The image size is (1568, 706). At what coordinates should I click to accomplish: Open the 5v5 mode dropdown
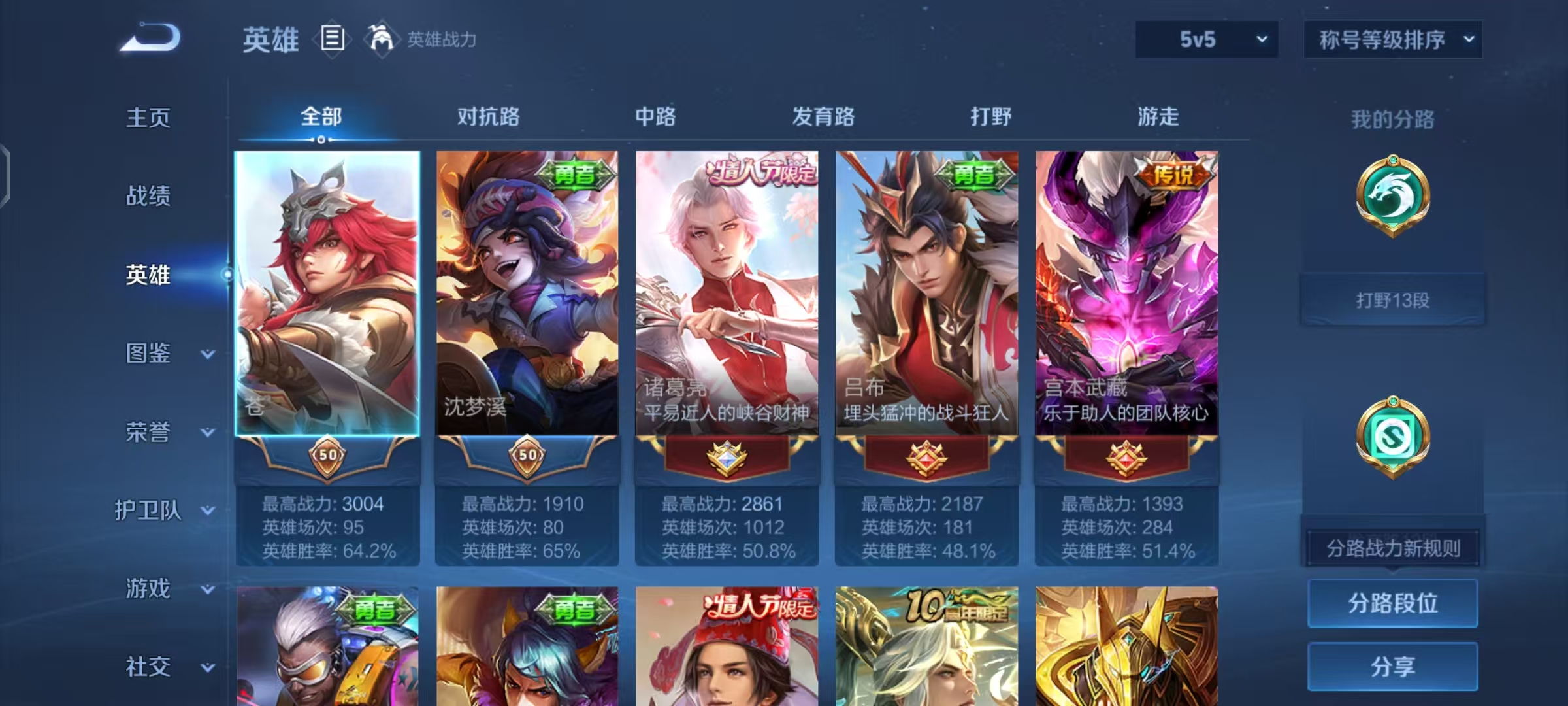pyautogui.click(x=1207, y=39)
